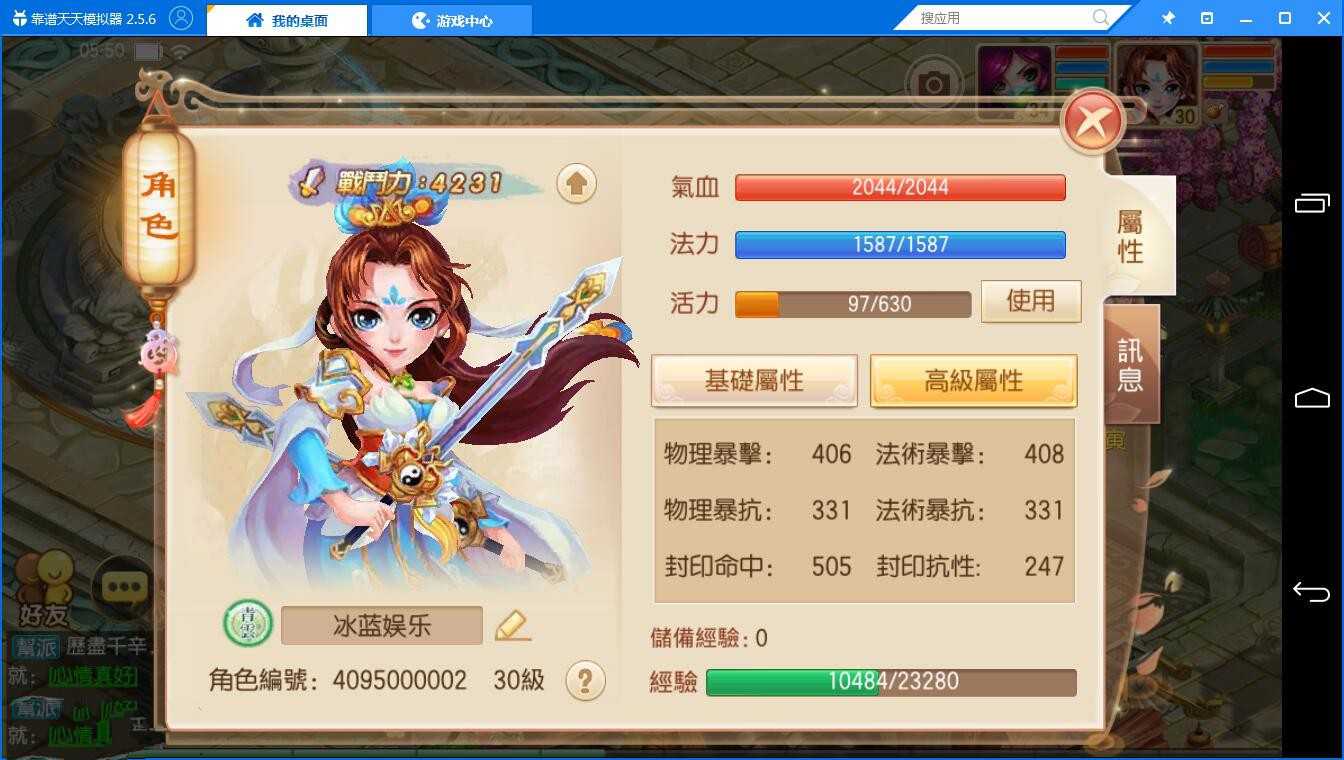Click the question mark icon beside 30級
This screenshot has height=760, width=1344.
coord(588,680)
